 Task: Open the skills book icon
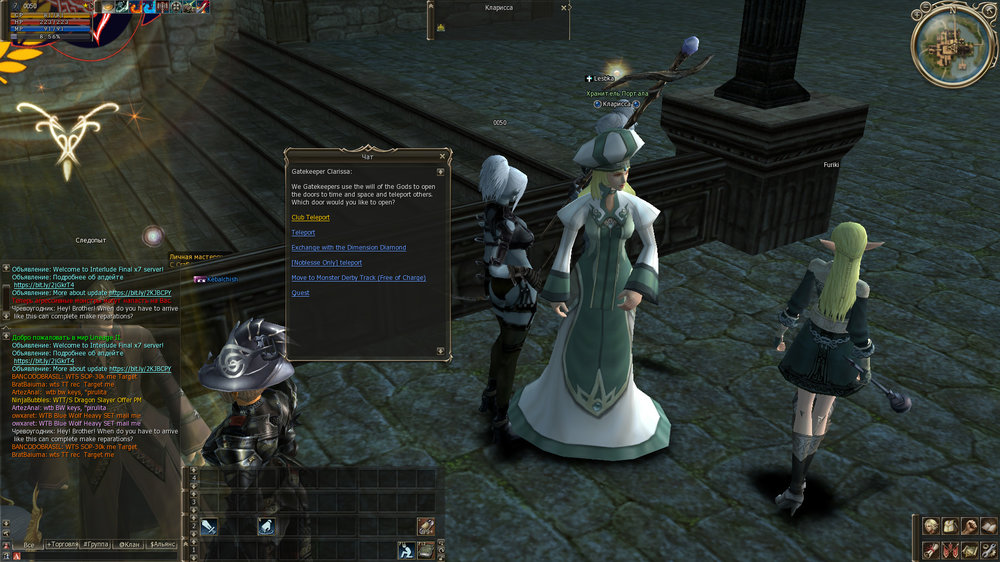tap(988, 526)
